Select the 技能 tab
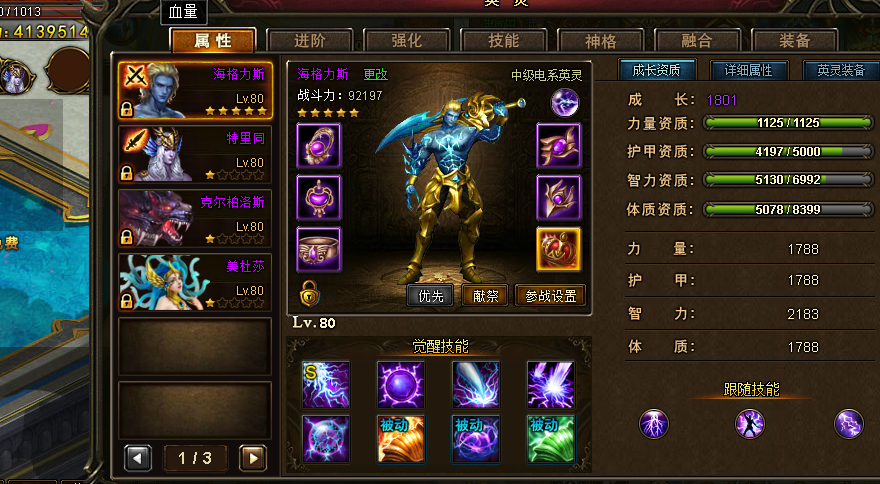The image size is (880, 484). tap(503, 41)
